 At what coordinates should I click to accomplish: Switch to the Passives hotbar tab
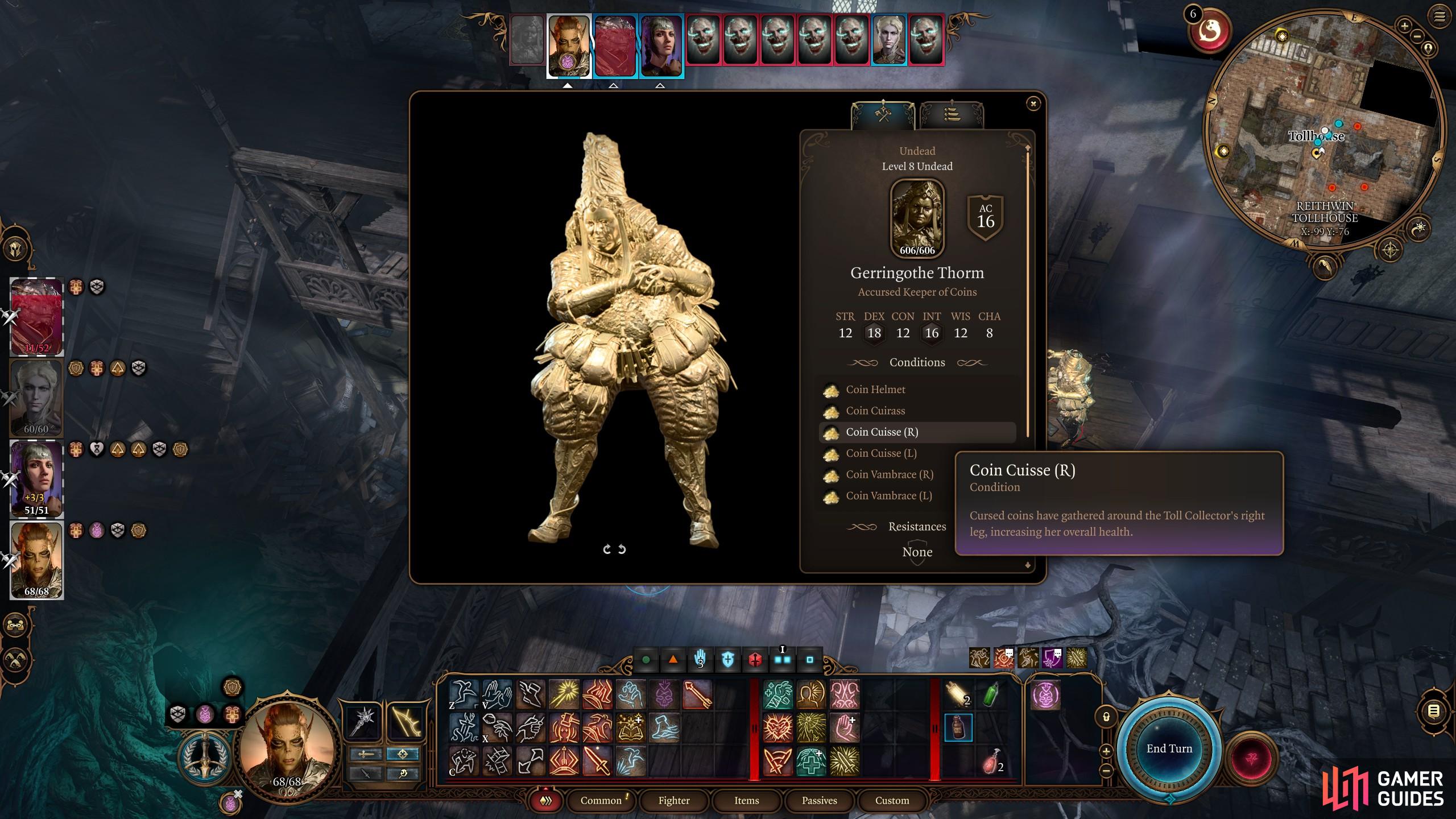pos(820,801)
